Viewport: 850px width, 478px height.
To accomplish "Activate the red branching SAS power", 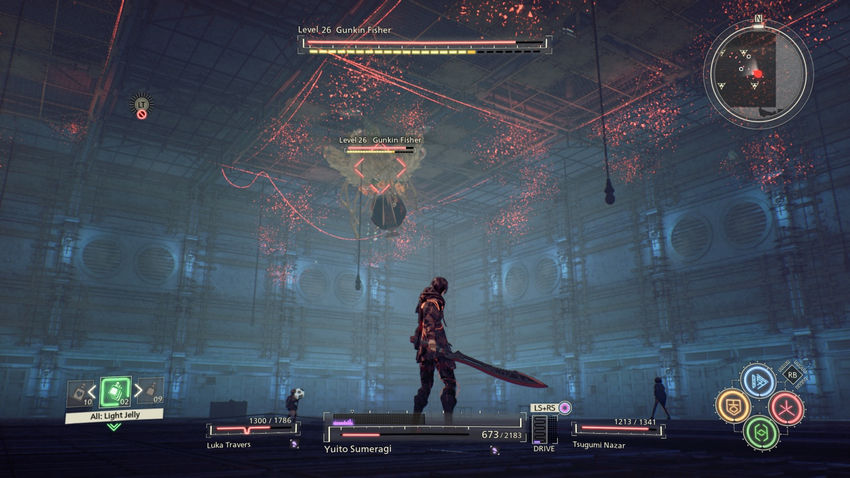I will coord(785,407).
